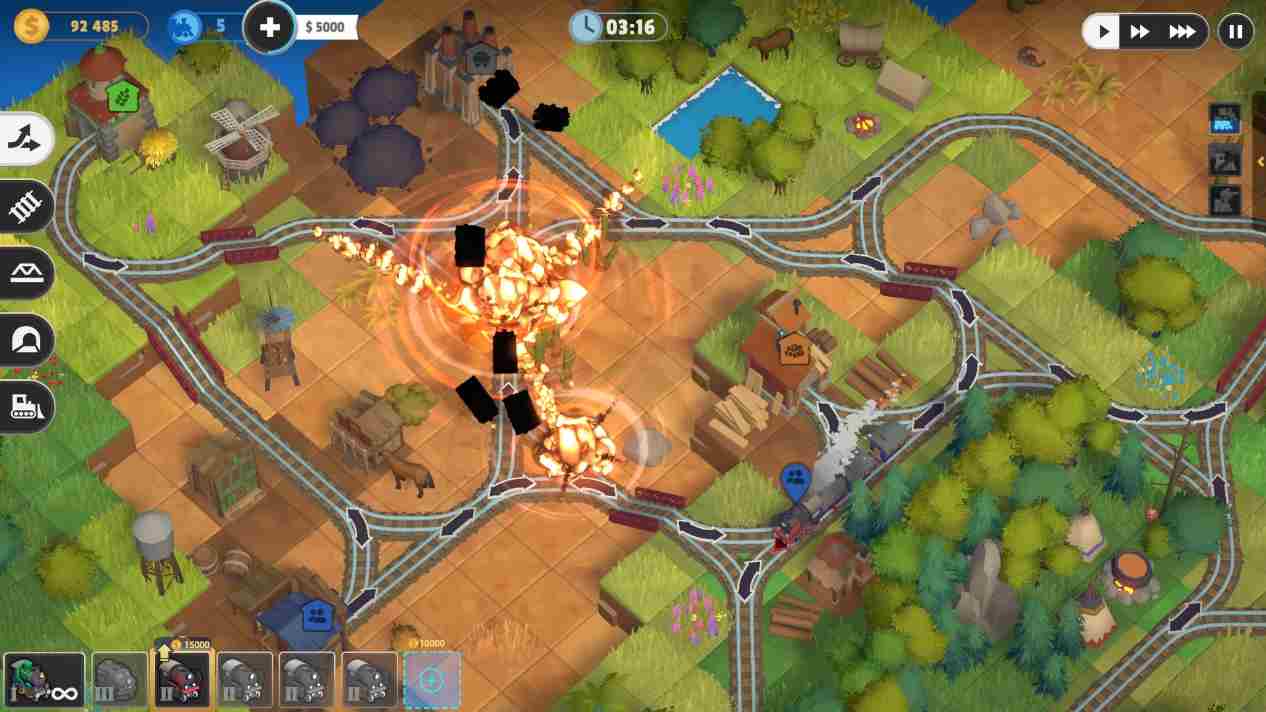
Task: Expand the side panel with yellow arrow
Action: (x=1260, y=161)
